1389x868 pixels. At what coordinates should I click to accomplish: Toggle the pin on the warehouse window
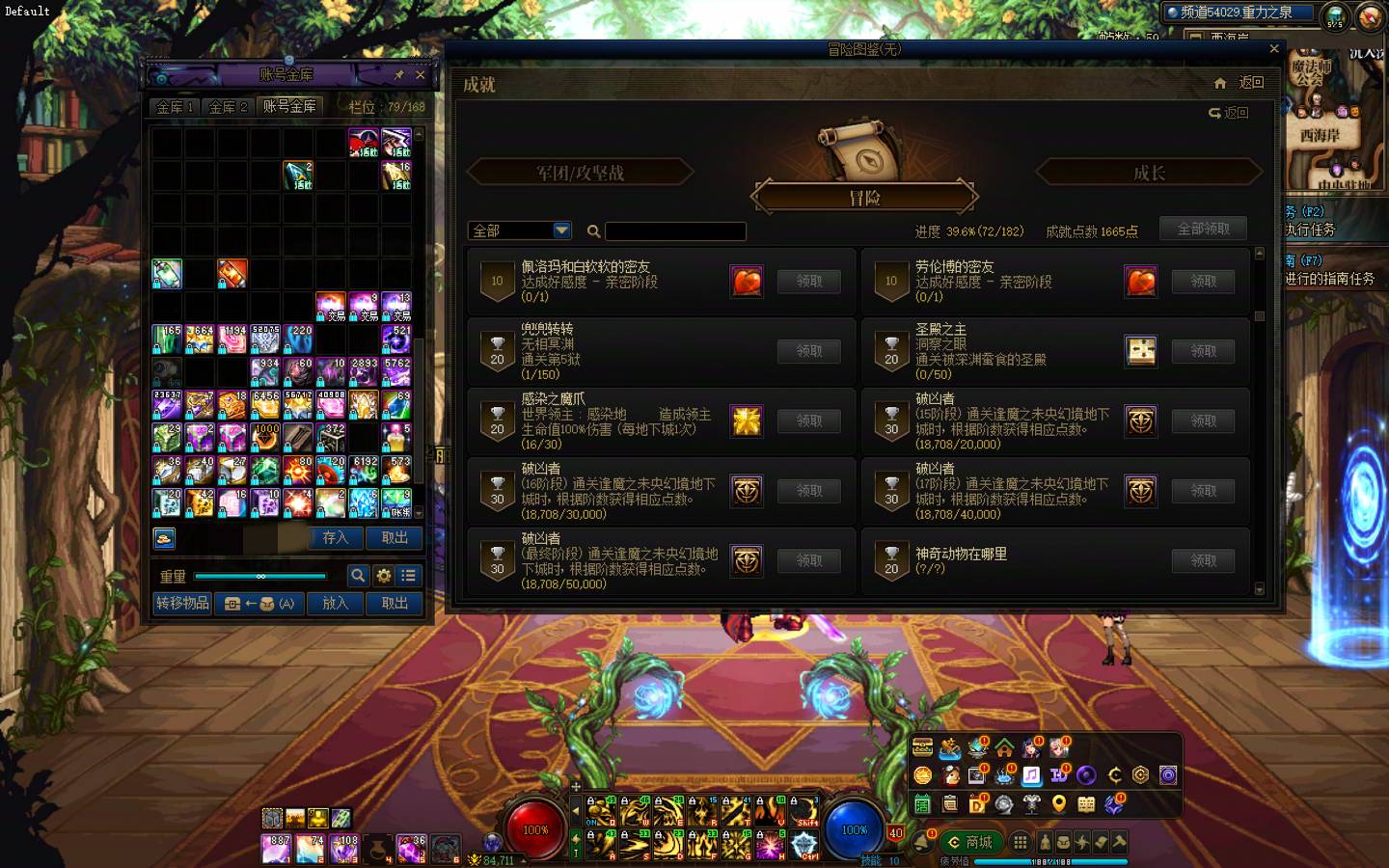399,74
